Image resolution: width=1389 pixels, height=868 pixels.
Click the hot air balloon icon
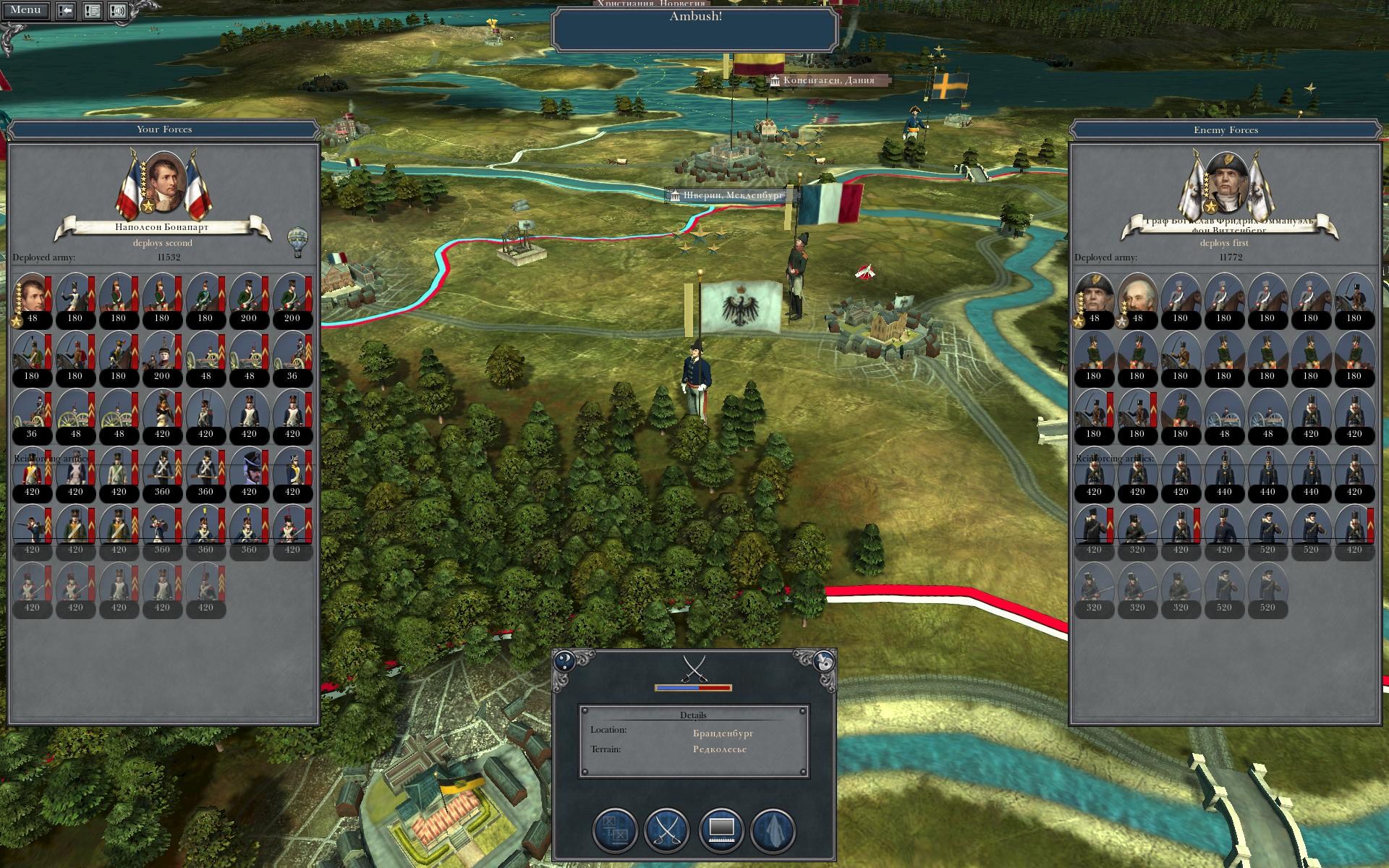[297, 242]
